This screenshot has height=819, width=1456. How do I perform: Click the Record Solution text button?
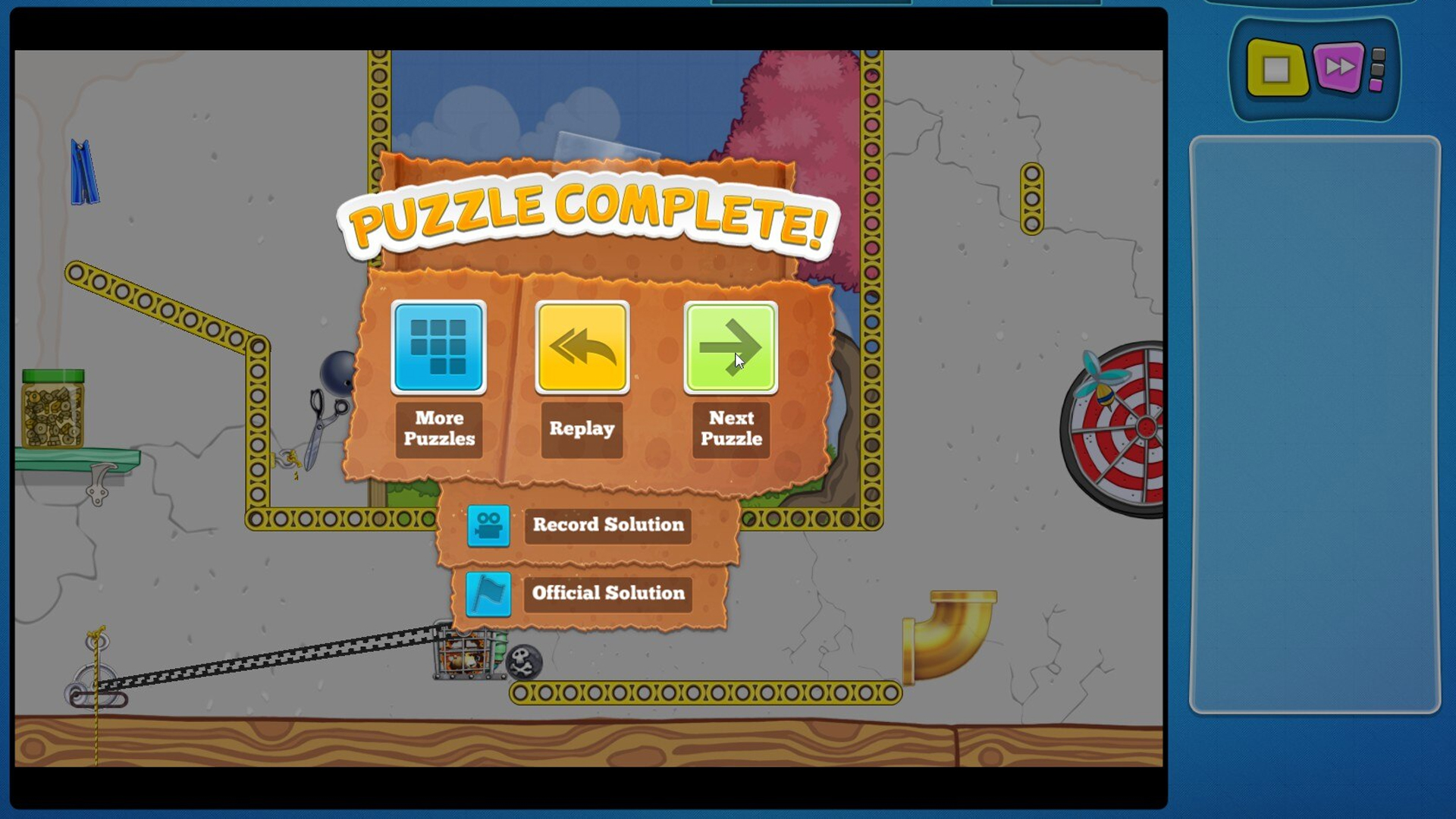[x=607, y=525]
